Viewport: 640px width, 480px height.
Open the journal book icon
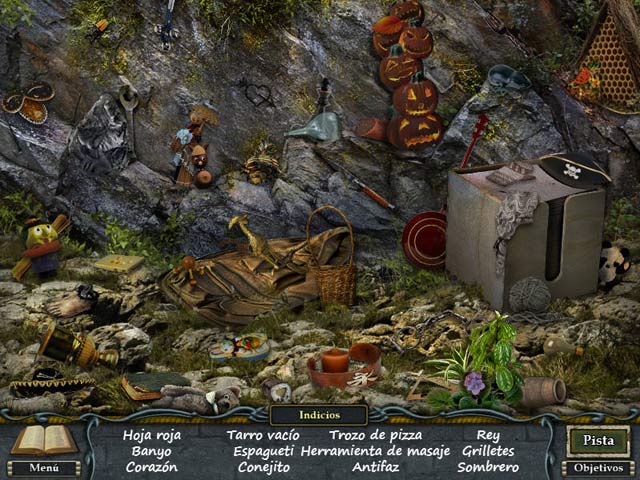(43, 438)
